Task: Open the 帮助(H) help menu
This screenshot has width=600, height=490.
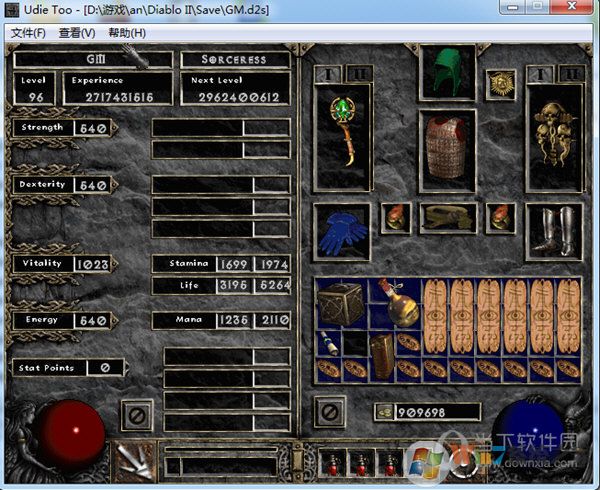Action: pos(127,33)
